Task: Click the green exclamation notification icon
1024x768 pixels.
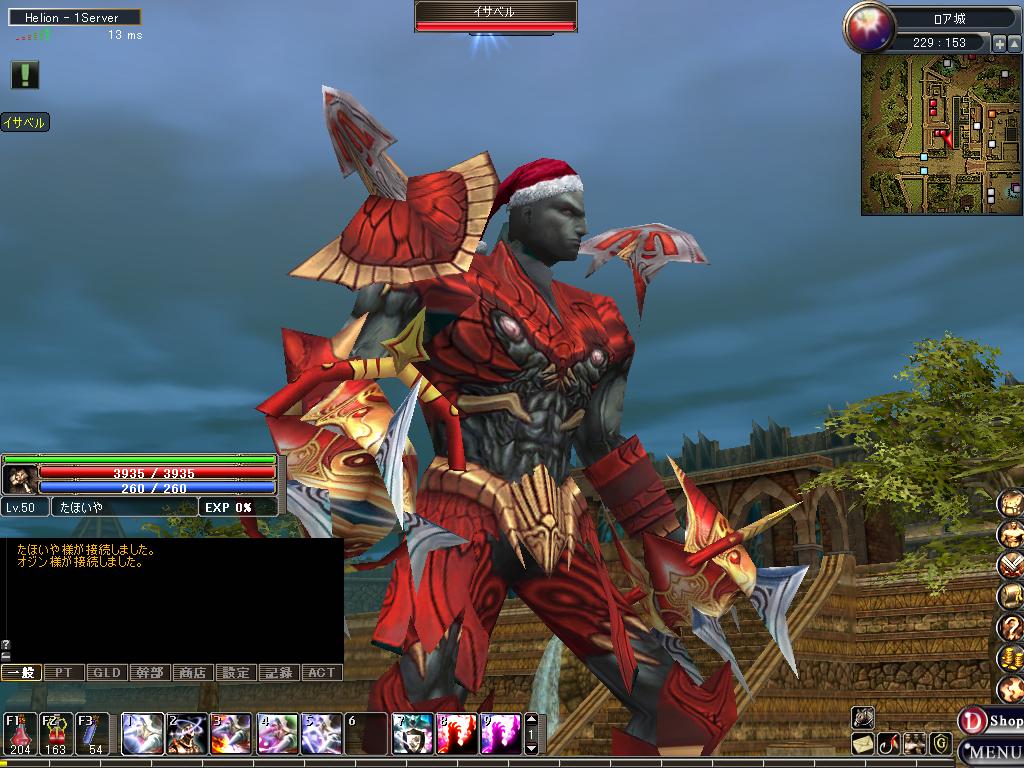Action: point(25,74)
